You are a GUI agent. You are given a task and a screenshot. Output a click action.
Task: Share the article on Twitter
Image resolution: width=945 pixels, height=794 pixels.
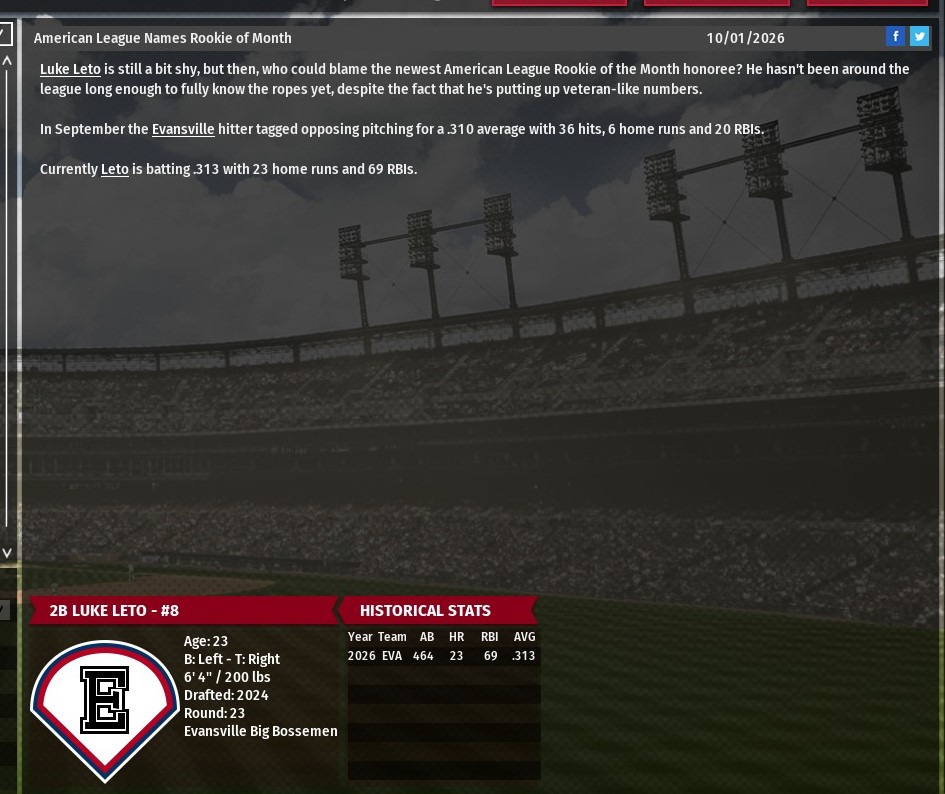tap(919, 37)
